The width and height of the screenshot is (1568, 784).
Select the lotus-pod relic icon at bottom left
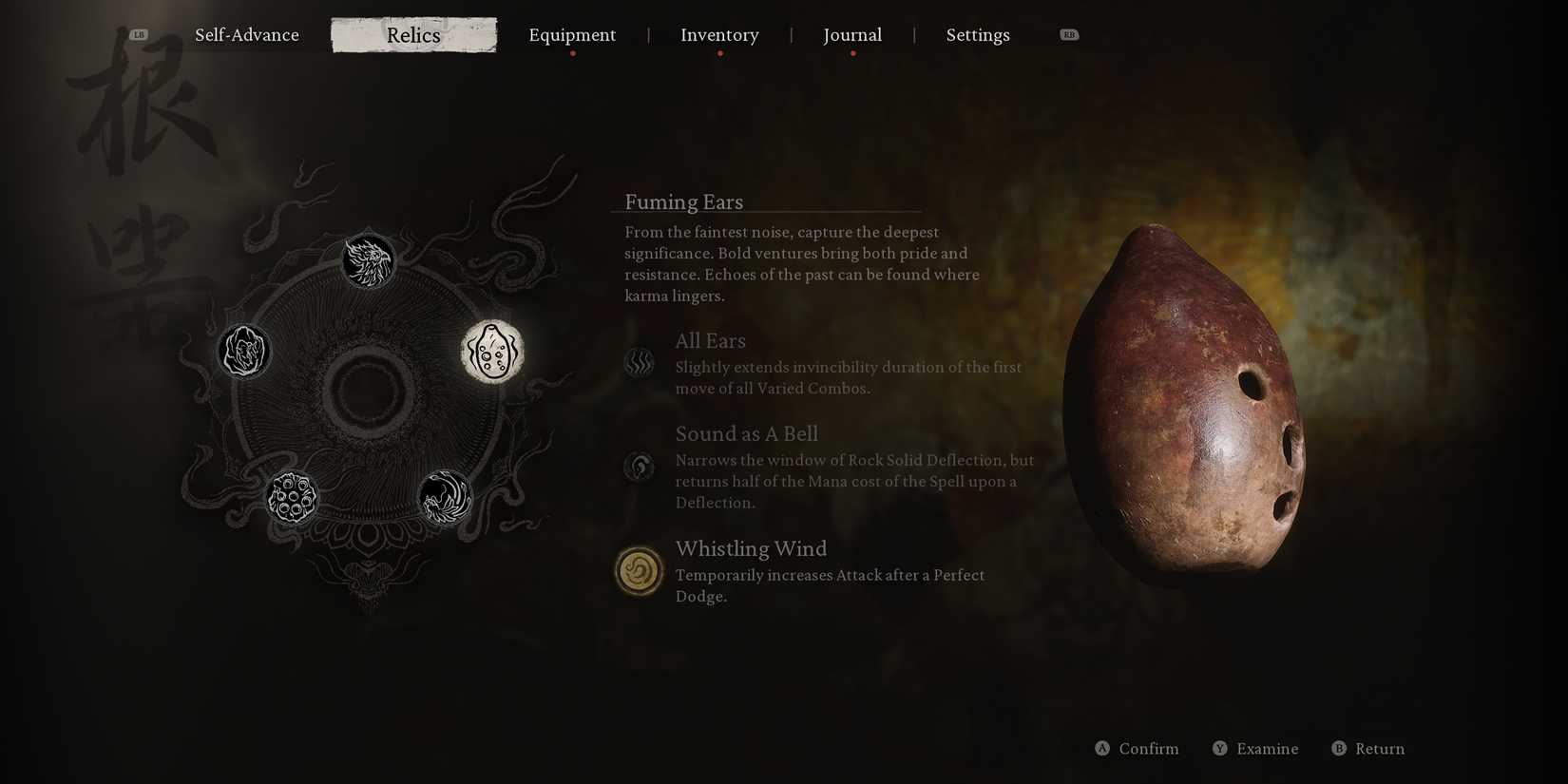293,495
